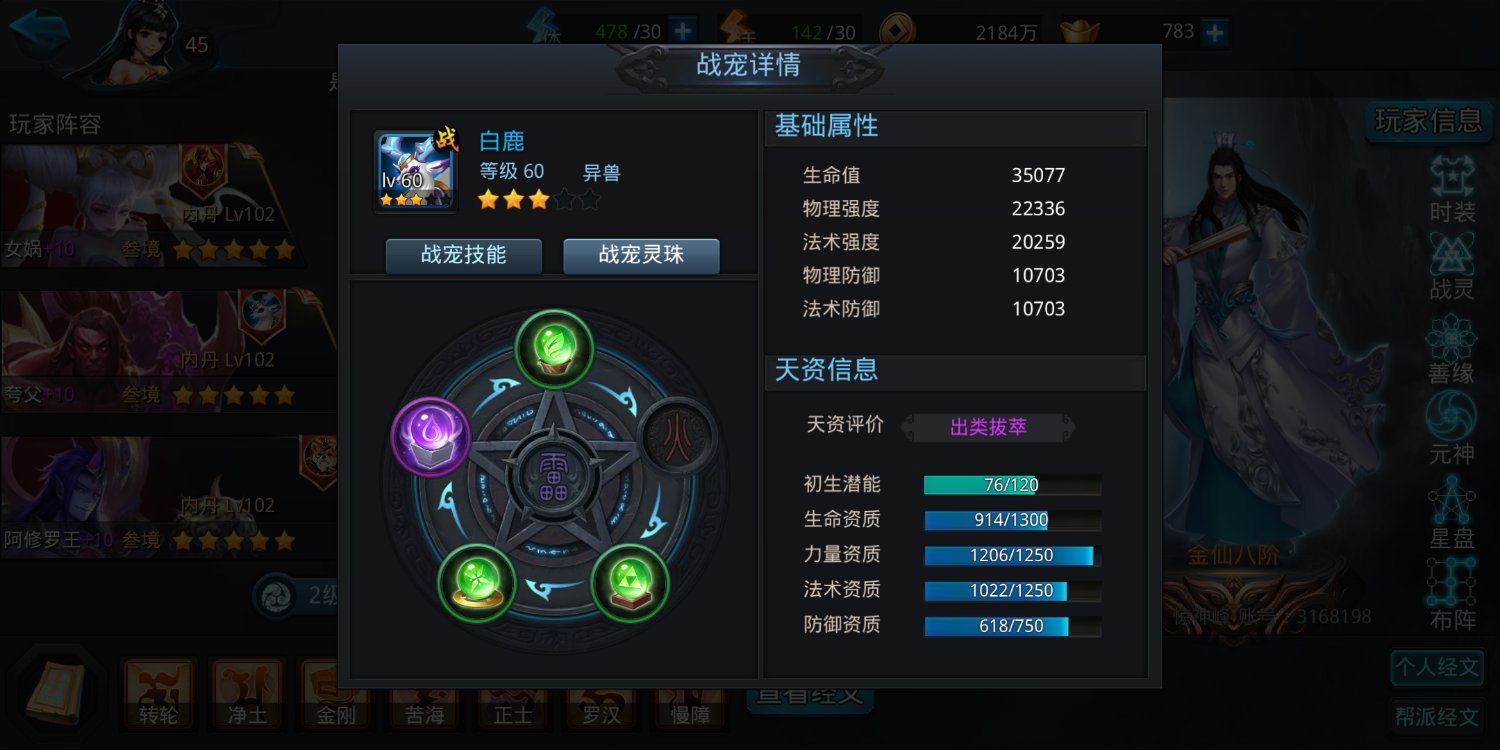Click the 生命资质 progress bar
The width and height of the screenshot is (1500, 750).
pyautogui.click(x=1012, y=519)
